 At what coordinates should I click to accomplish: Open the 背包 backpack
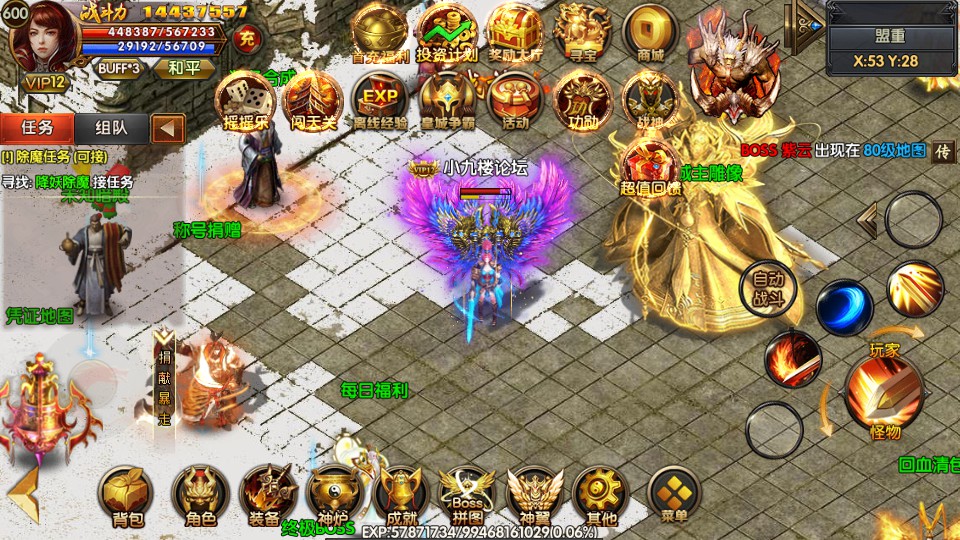(128, 493)
